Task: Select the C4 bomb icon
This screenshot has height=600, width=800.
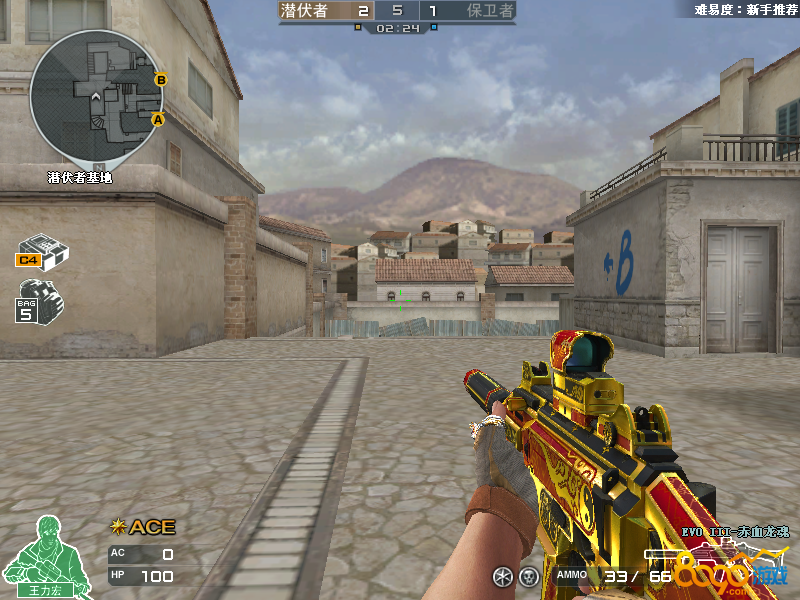Action: click(x=42, y=251)
